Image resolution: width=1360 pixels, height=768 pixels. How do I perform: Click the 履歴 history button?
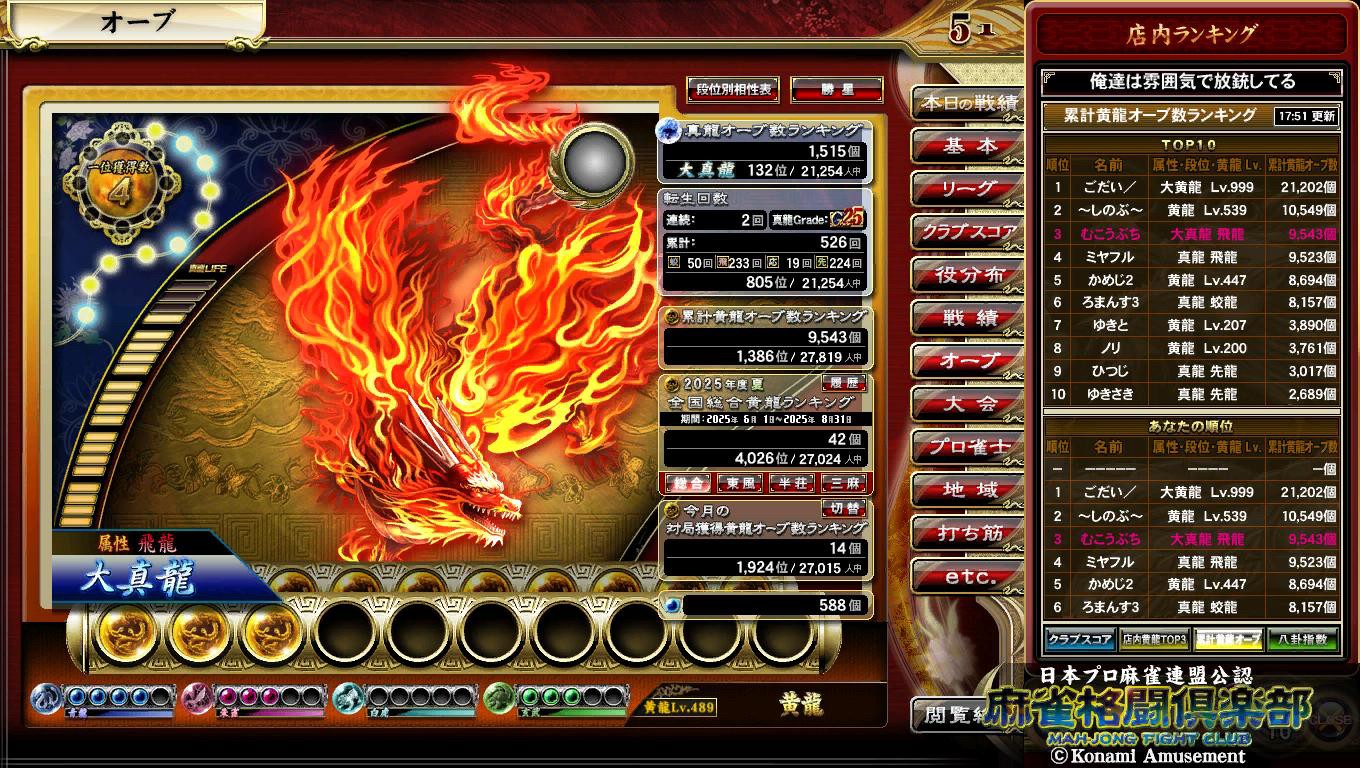tap(842, 383)
